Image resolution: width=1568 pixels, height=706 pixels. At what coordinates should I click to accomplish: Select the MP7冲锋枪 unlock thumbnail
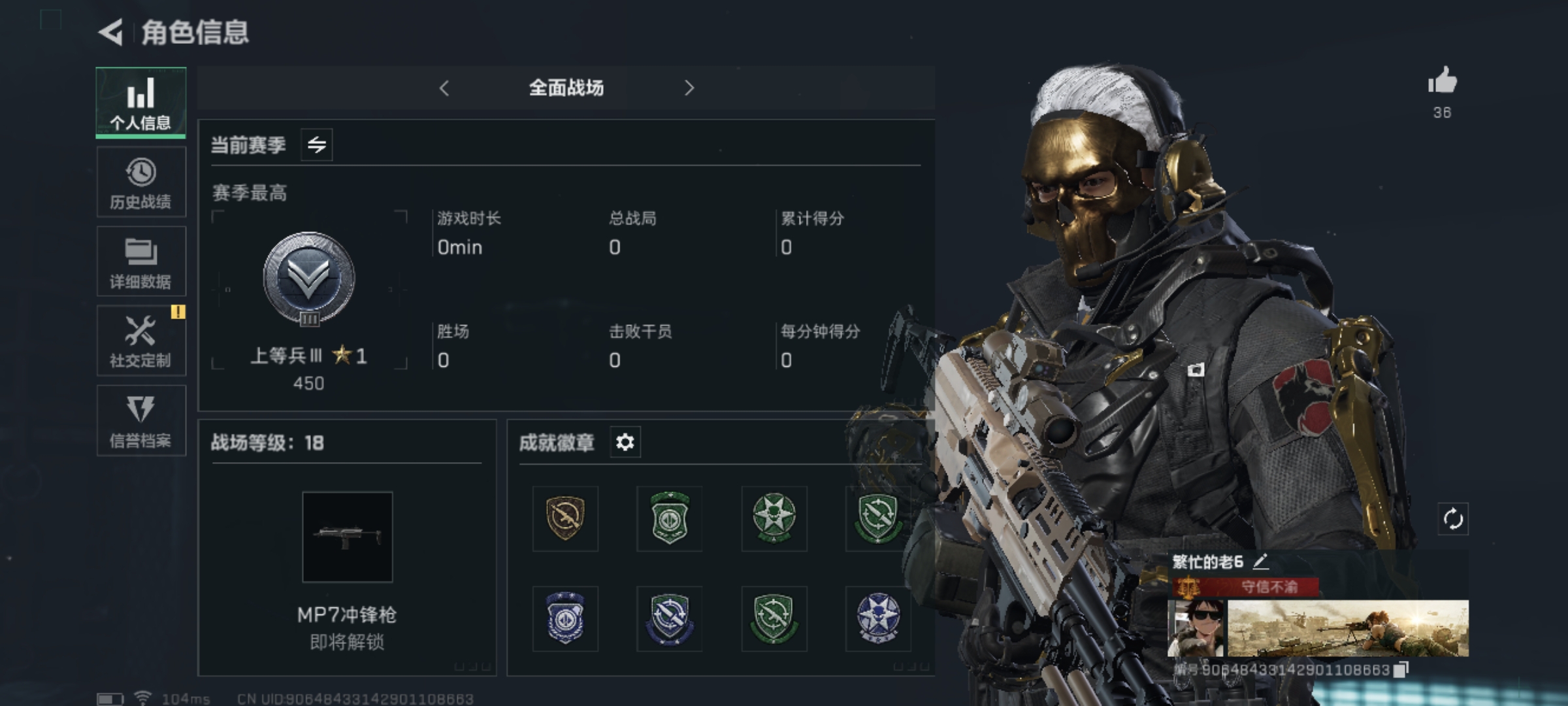pyautogui.click(x=347, y=537)
